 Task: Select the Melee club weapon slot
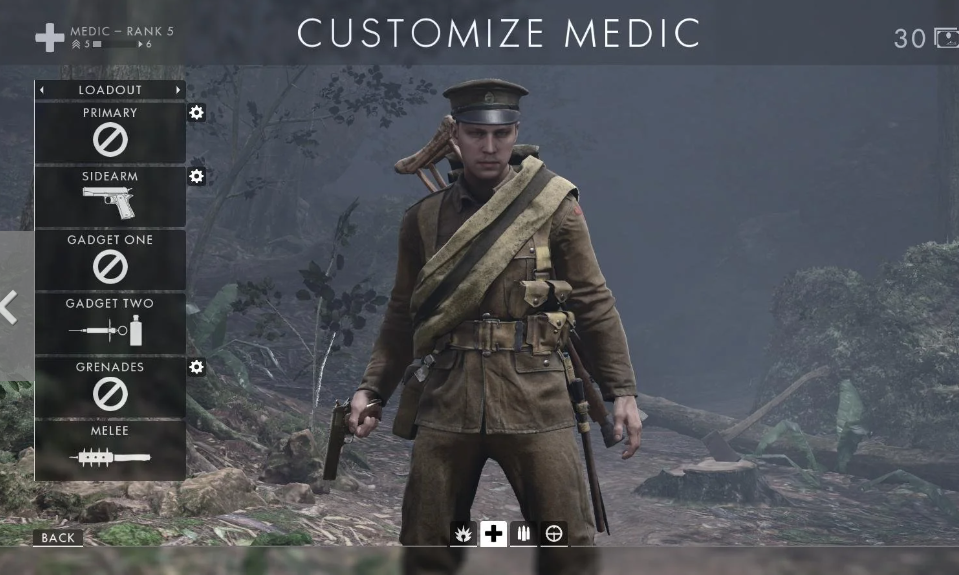(110, 450)
